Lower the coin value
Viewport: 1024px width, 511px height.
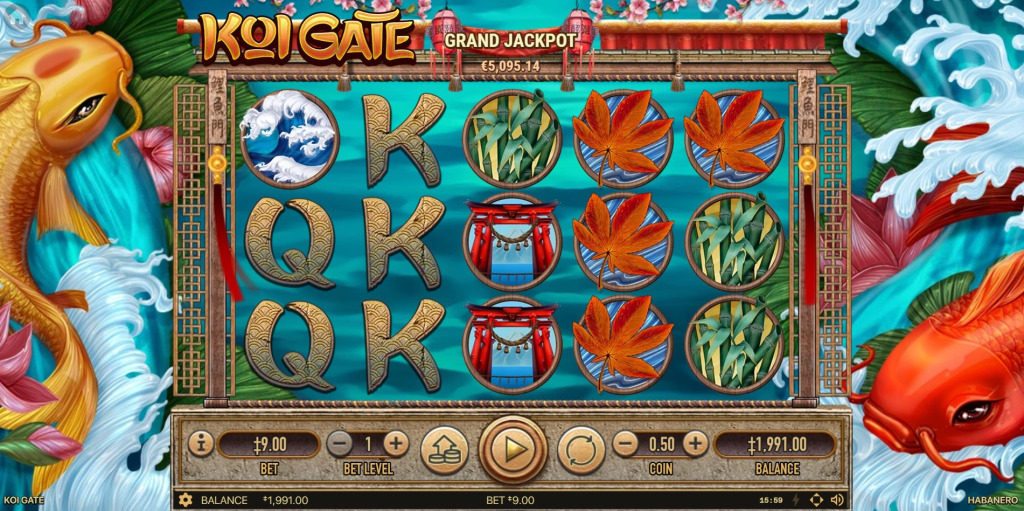tap(625, 444)
